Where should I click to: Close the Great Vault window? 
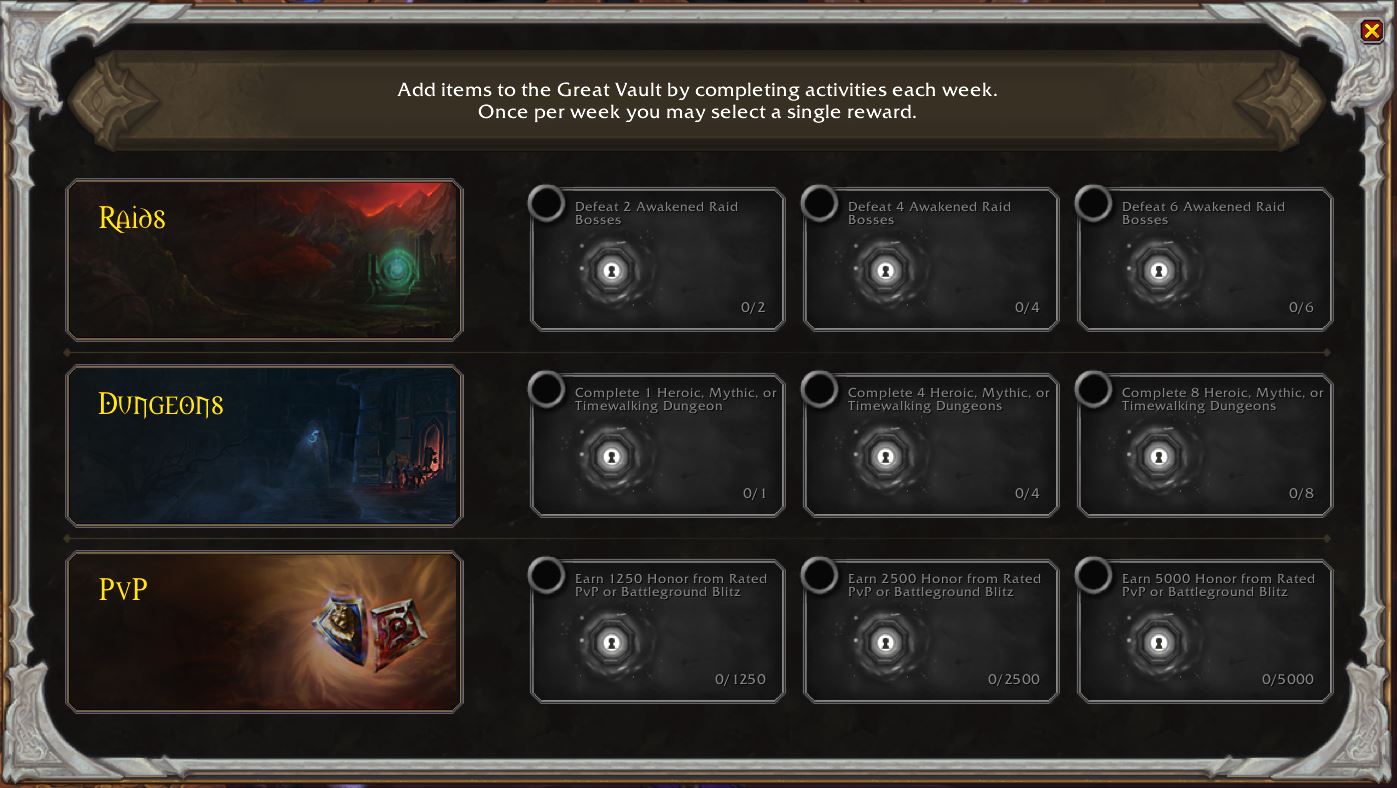click(1371, 31)
